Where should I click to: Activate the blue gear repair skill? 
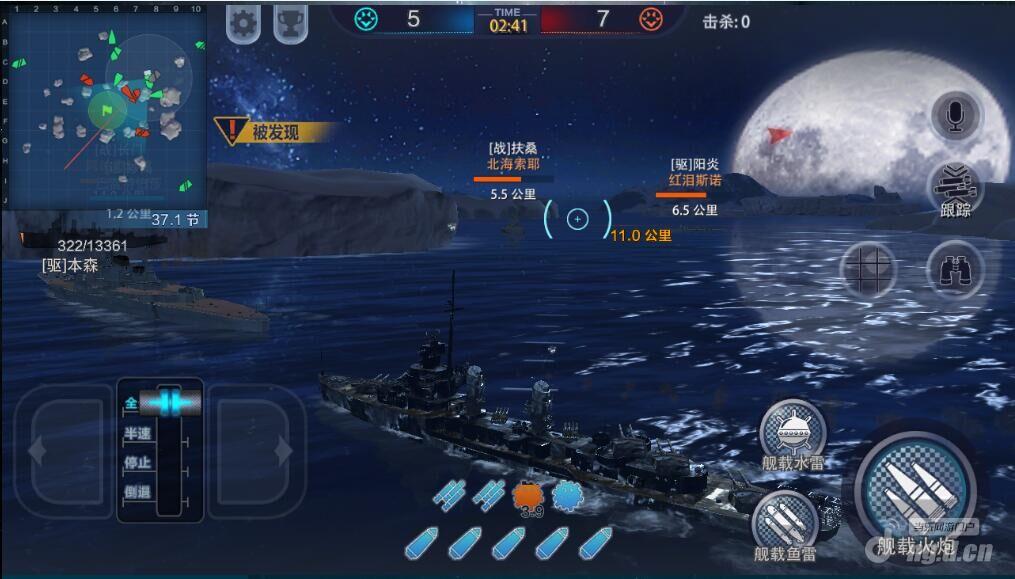[567, 496]
